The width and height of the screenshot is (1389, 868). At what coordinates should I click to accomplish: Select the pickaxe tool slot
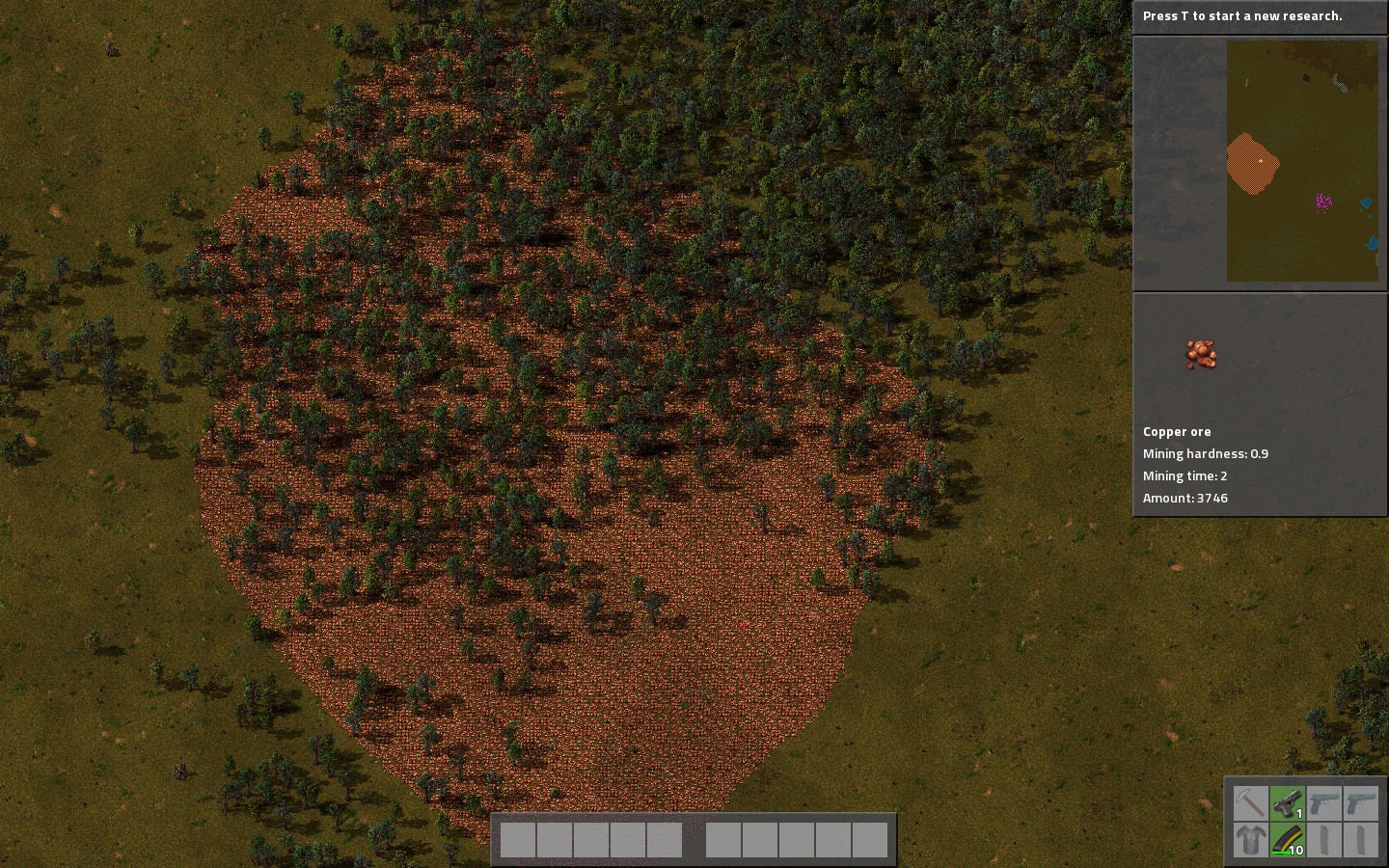coord(1250,802)
